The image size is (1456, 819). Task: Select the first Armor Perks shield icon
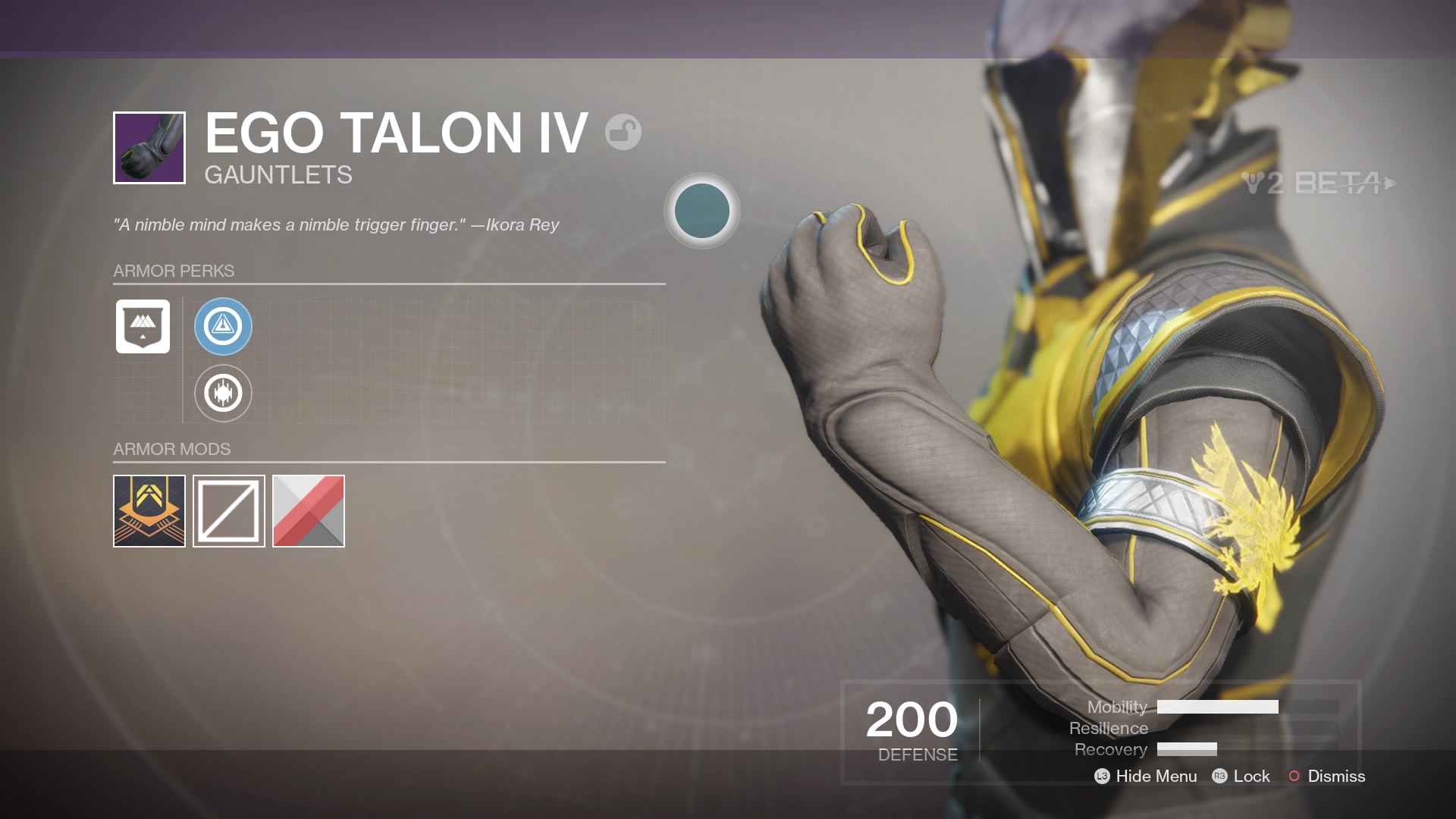[x=143, y=327]
